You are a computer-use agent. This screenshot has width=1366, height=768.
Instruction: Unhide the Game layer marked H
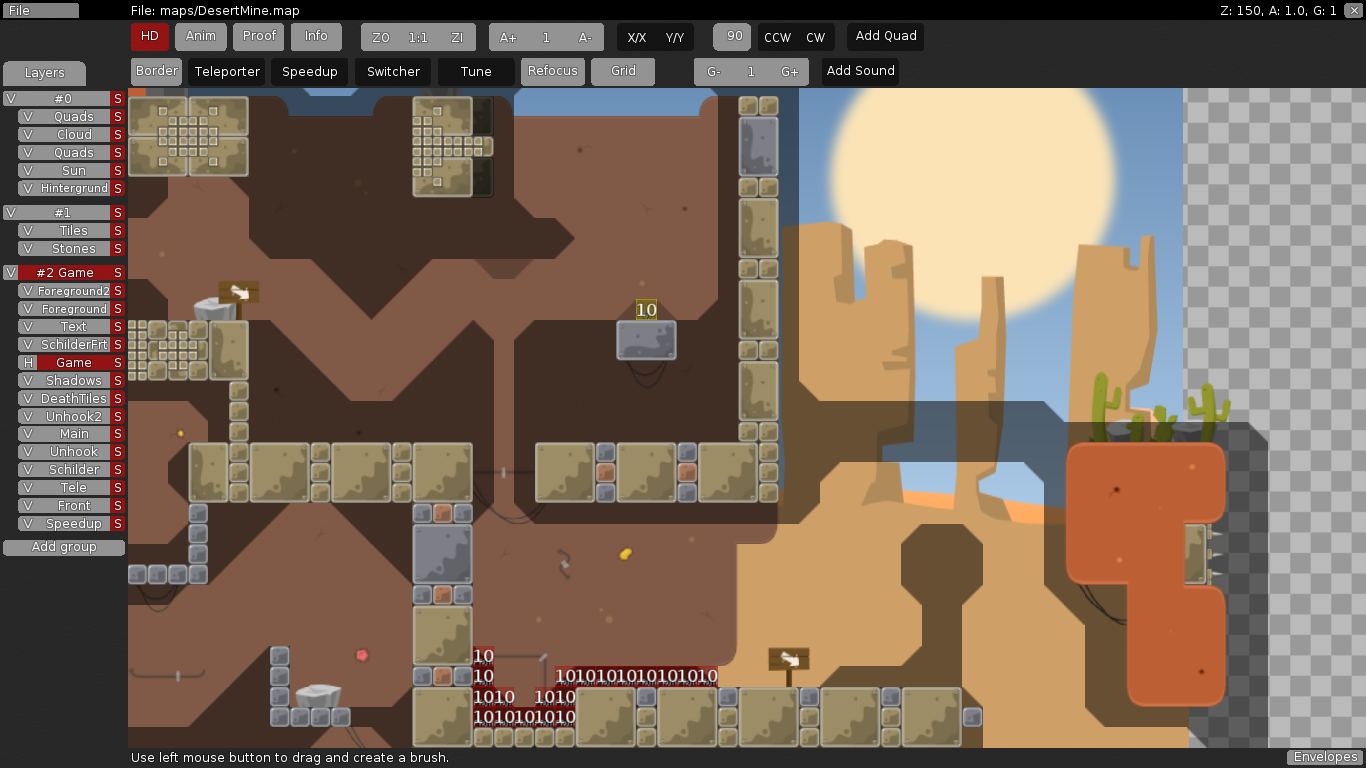click(x=27, y=362)
